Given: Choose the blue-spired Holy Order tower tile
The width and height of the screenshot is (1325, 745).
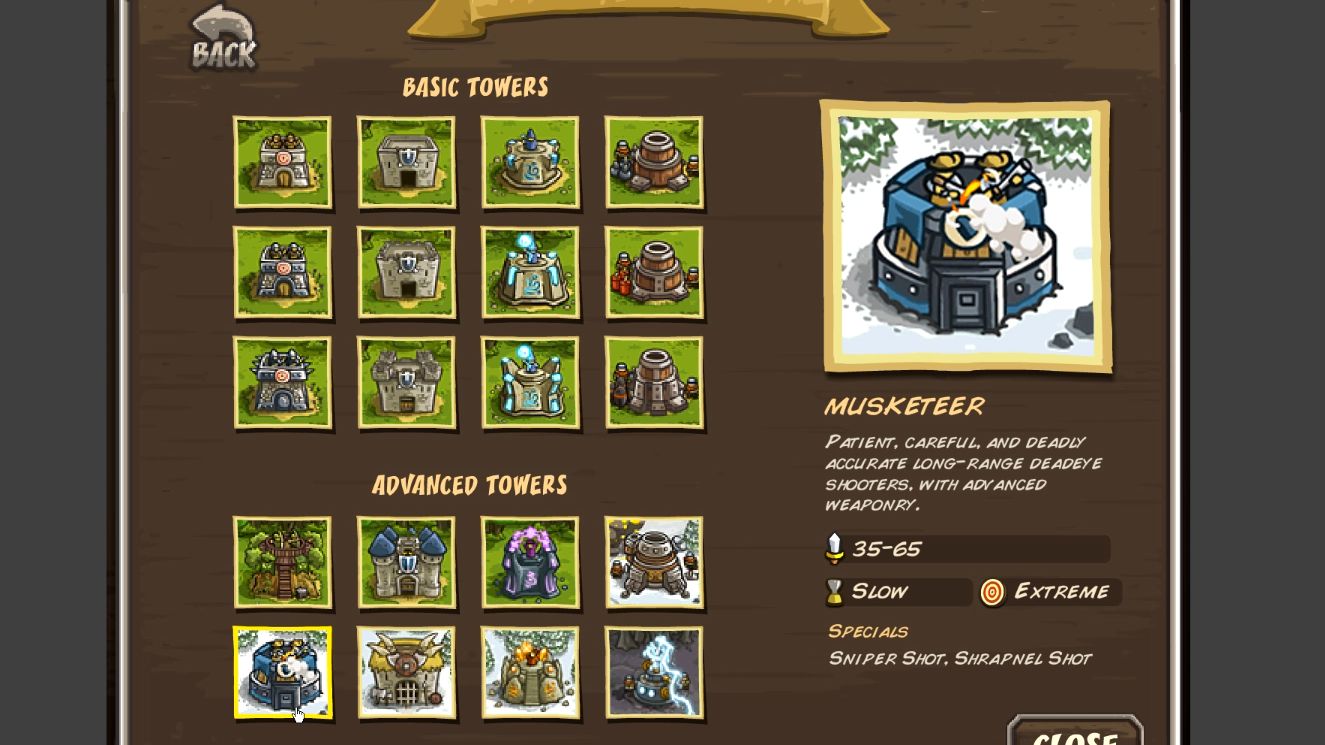Looking at the screenshot, I should click(406, 562).
